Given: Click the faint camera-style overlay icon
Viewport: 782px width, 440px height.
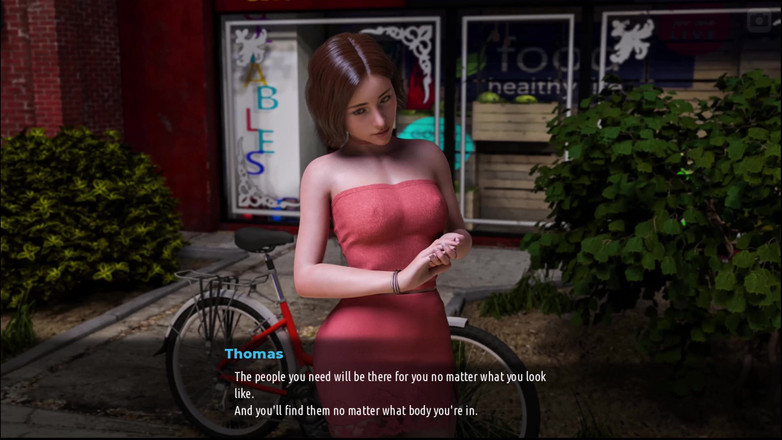Looking at the screenshot, I should point(759,19).
